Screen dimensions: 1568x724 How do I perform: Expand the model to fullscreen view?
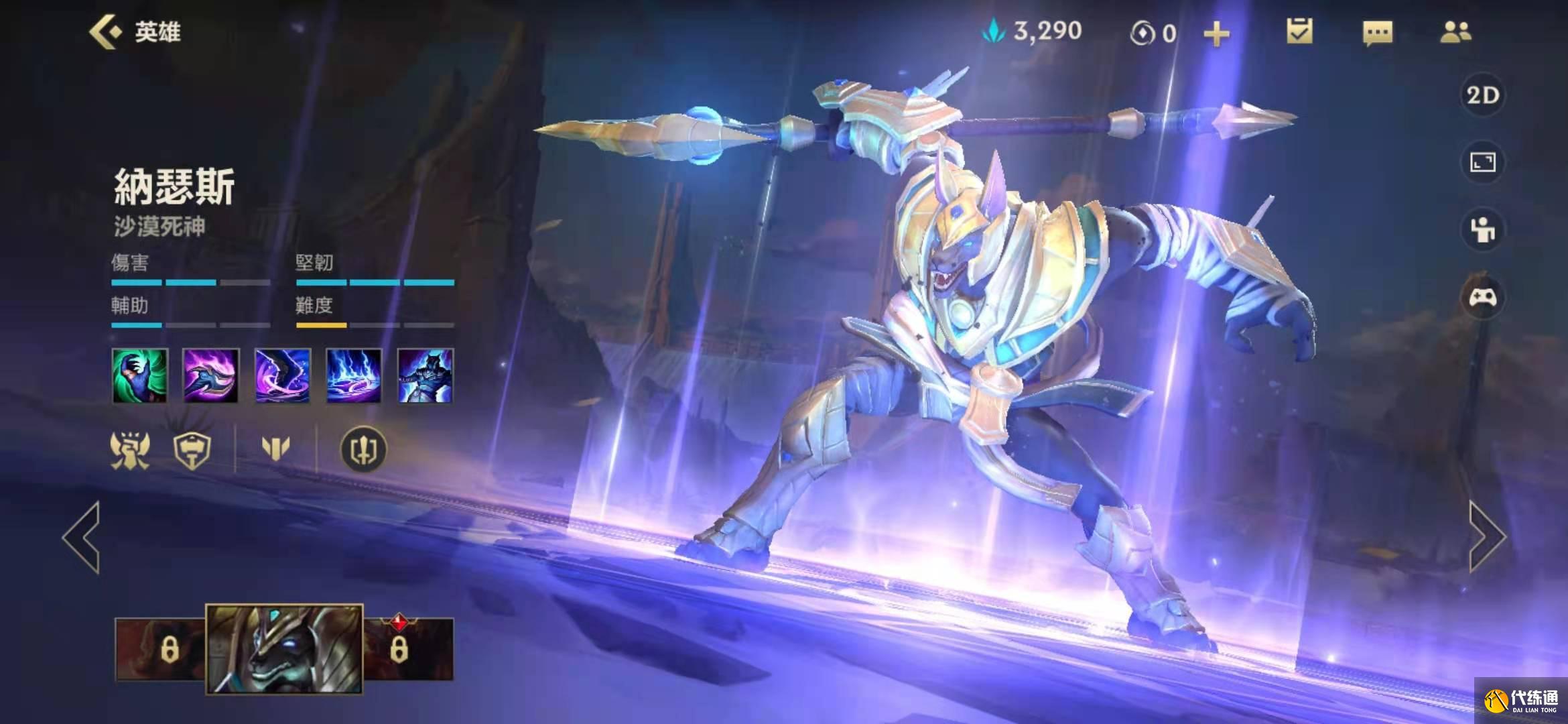pyautogui.click(x=1482, y=162)
